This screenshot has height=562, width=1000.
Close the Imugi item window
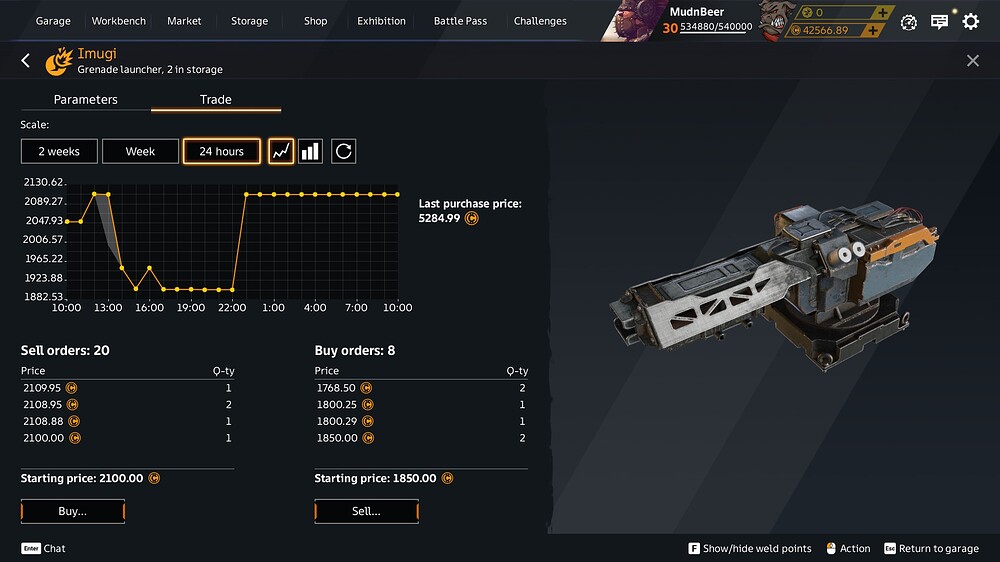point(973,61)
